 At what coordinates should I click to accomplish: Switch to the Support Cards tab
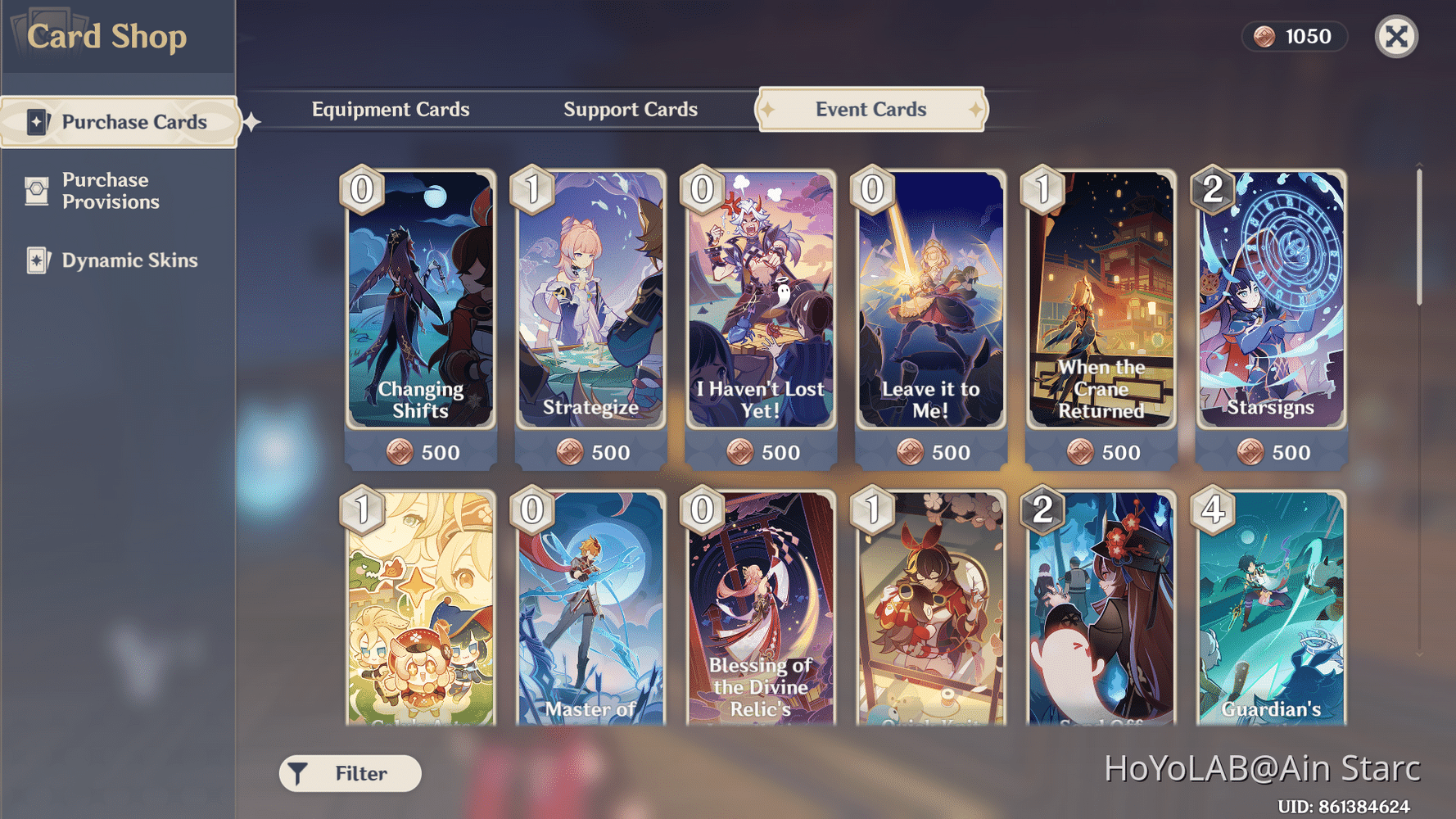(630, 109)
